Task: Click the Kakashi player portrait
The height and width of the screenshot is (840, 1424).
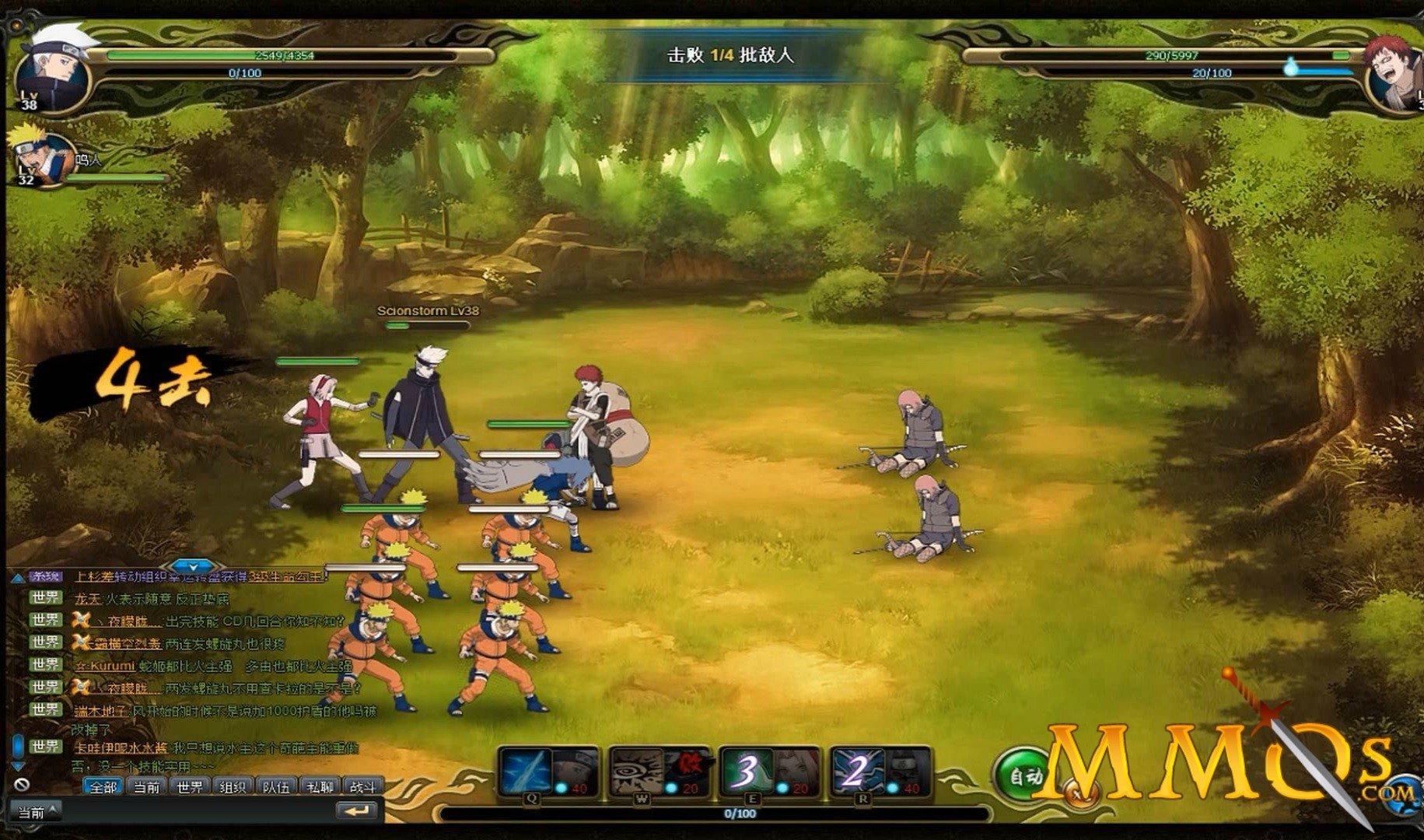Action: click(x=53, y=68)
